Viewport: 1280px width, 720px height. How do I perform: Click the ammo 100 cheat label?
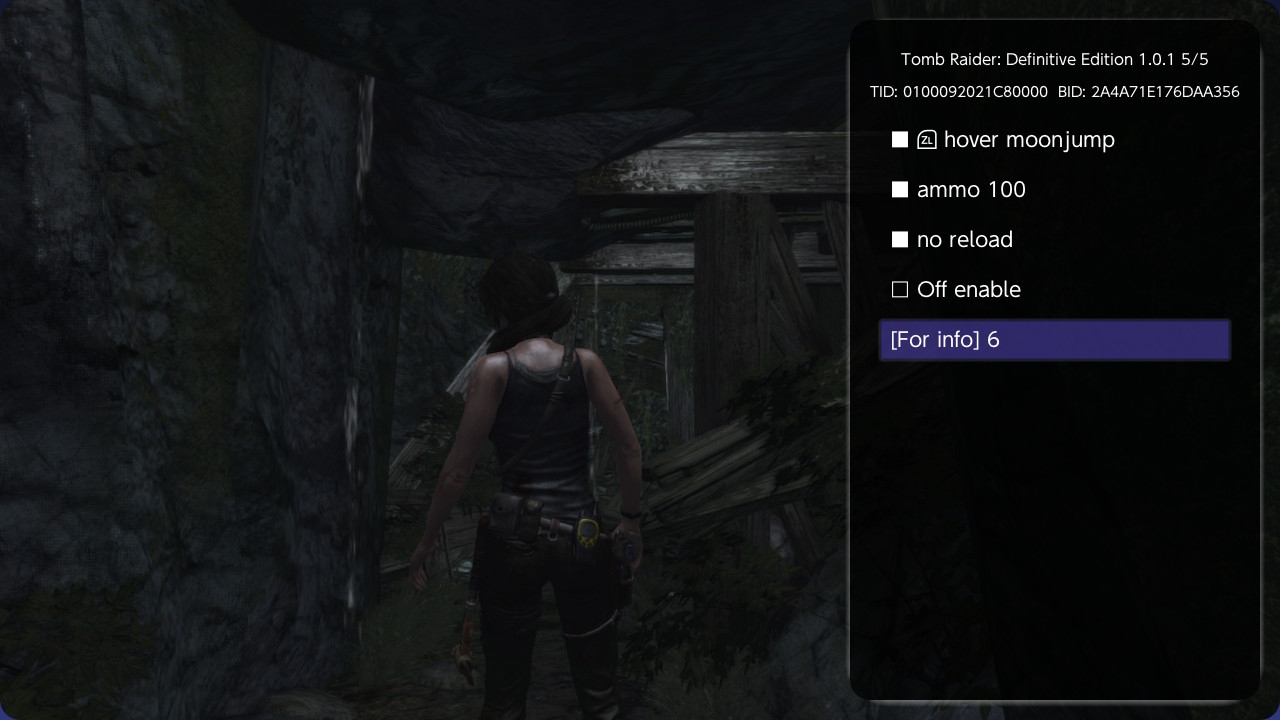[x=970, y=189]
